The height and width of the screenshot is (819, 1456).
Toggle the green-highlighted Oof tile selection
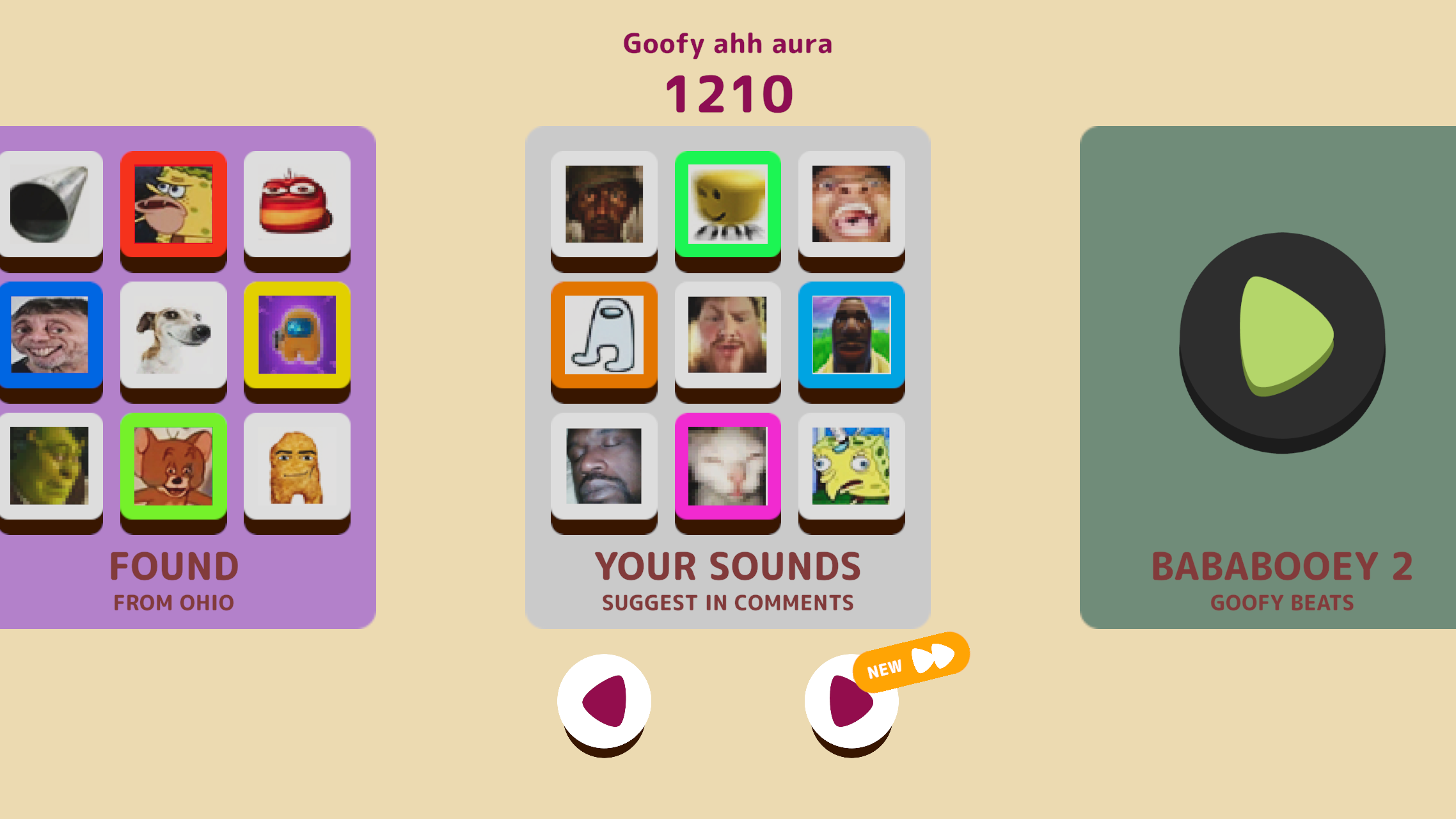point(727,203)
